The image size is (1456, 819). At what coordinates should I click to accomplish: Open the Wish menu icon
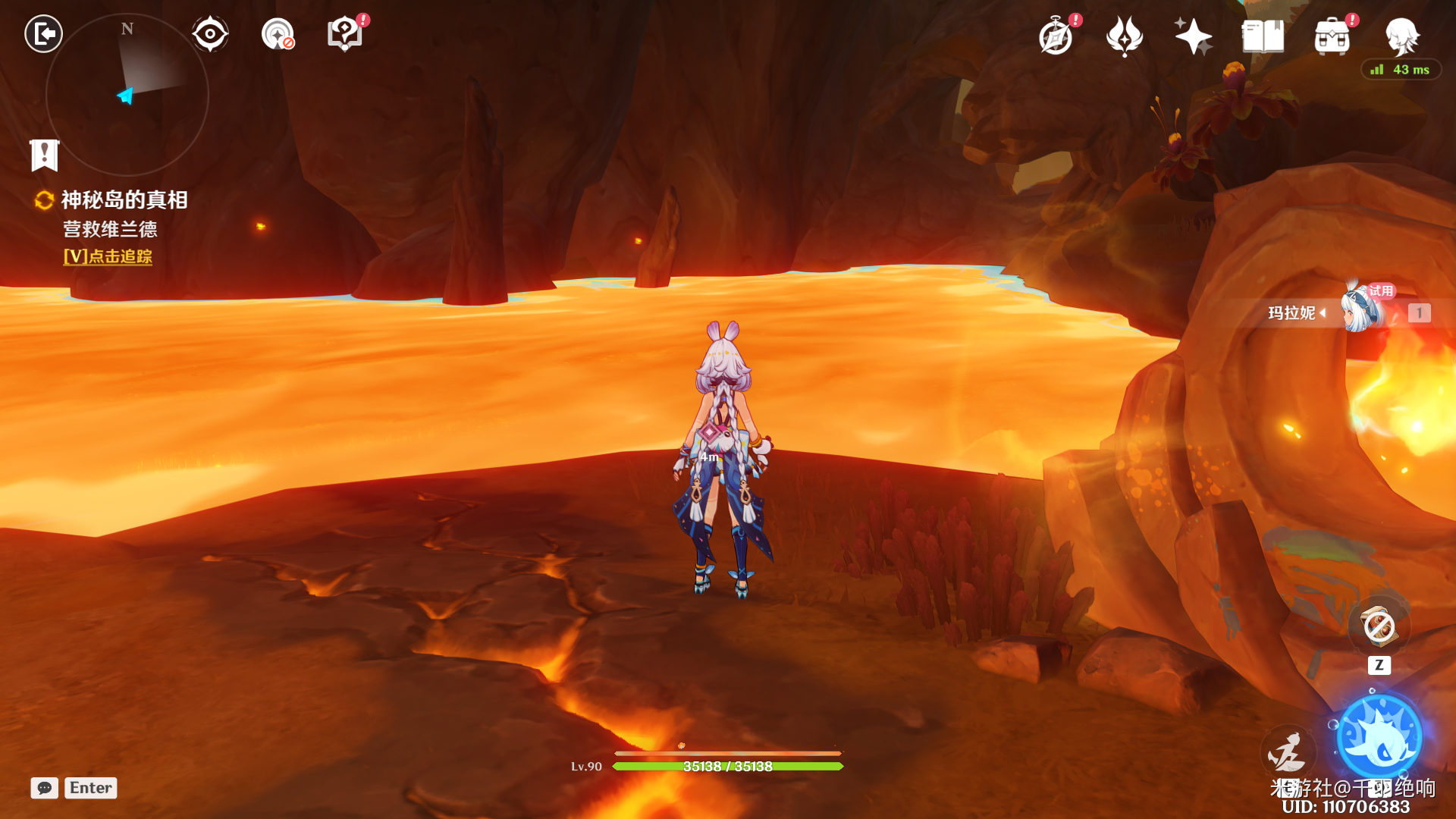coord(1125,36)
